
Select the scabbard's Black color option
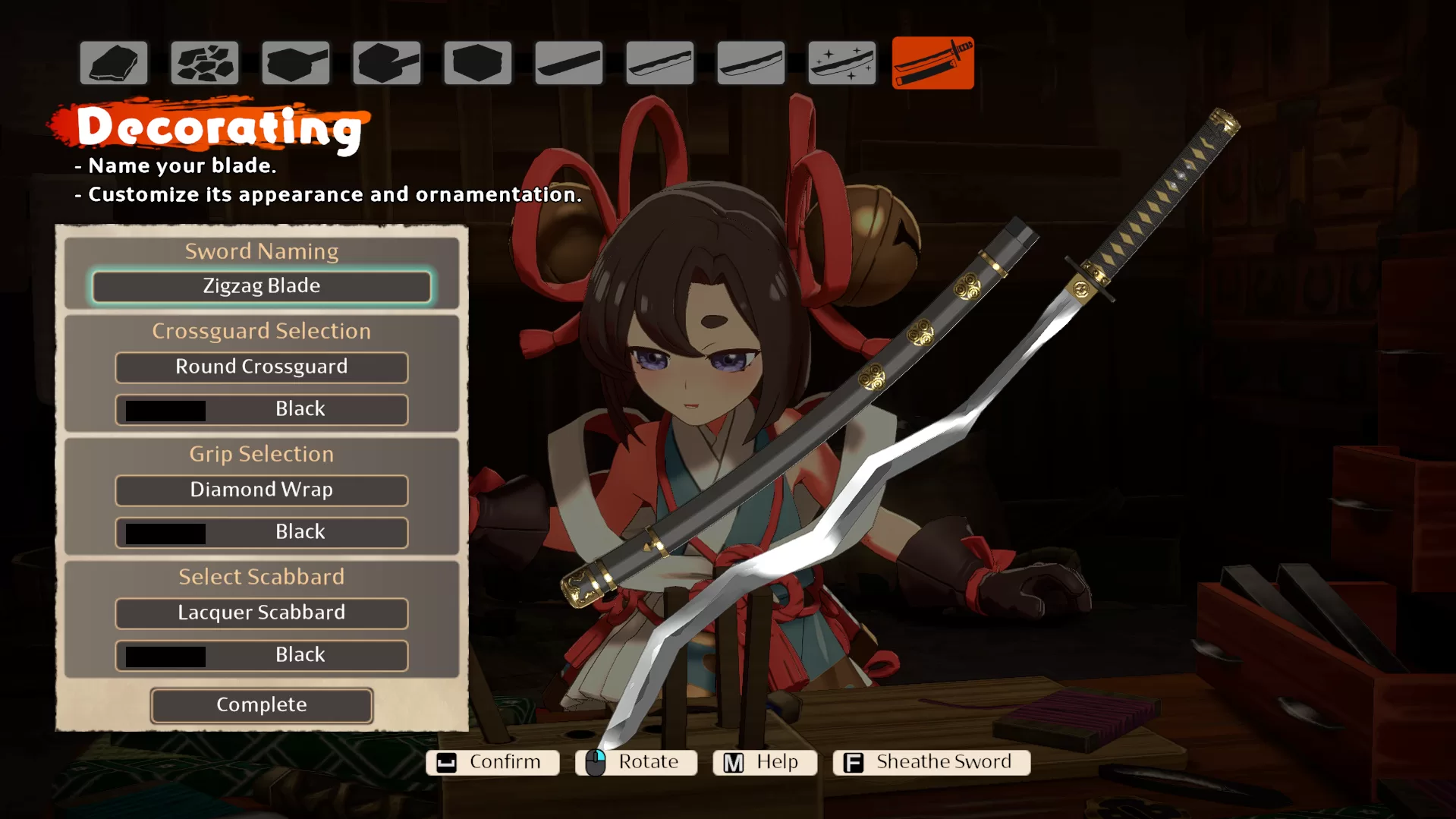pos(261,655)
